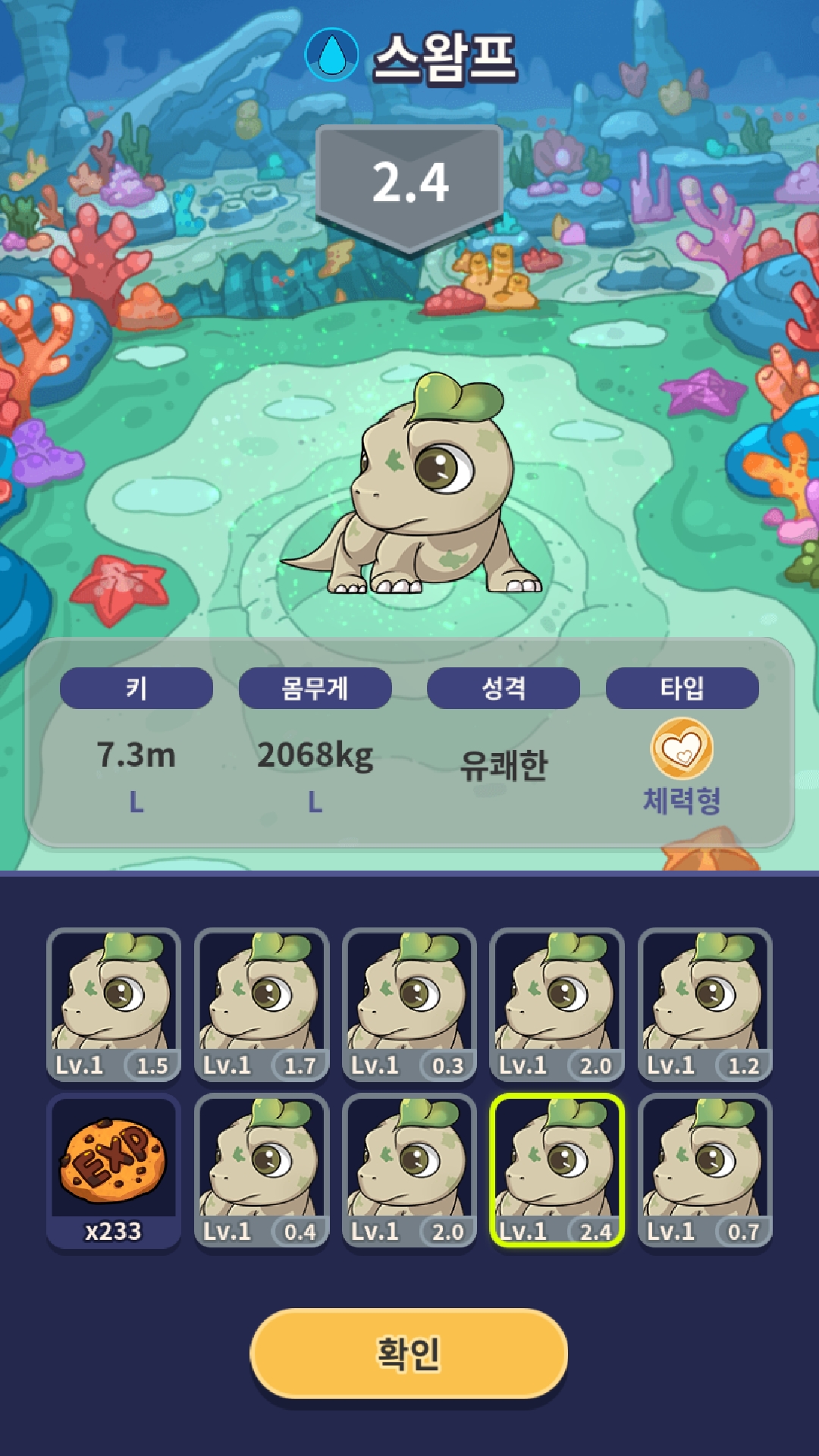Select the EXP cookie x233 tile
The image size is (819, 1456).
[114, 1170]
